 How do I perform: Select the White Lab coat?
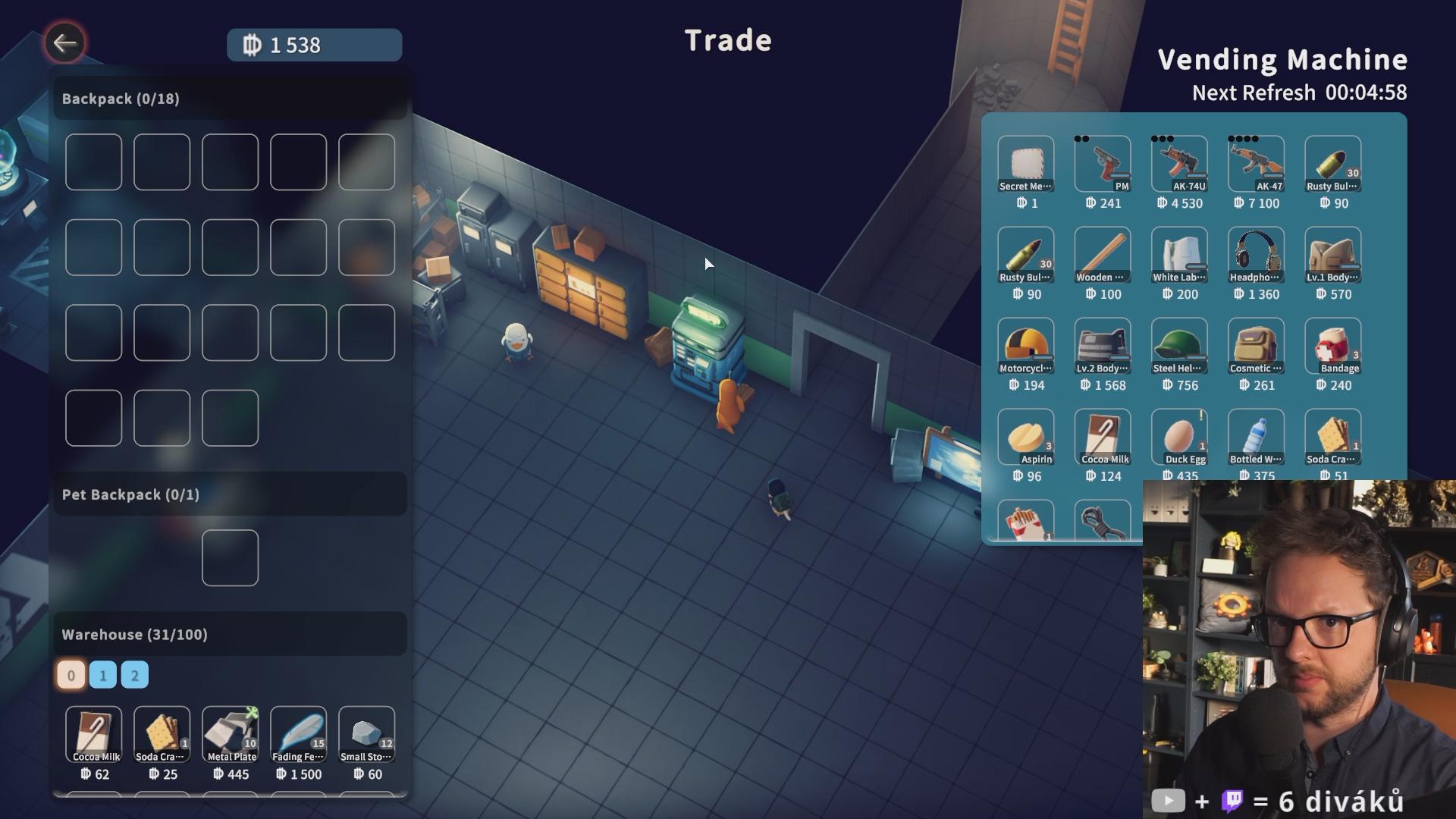1179,255
